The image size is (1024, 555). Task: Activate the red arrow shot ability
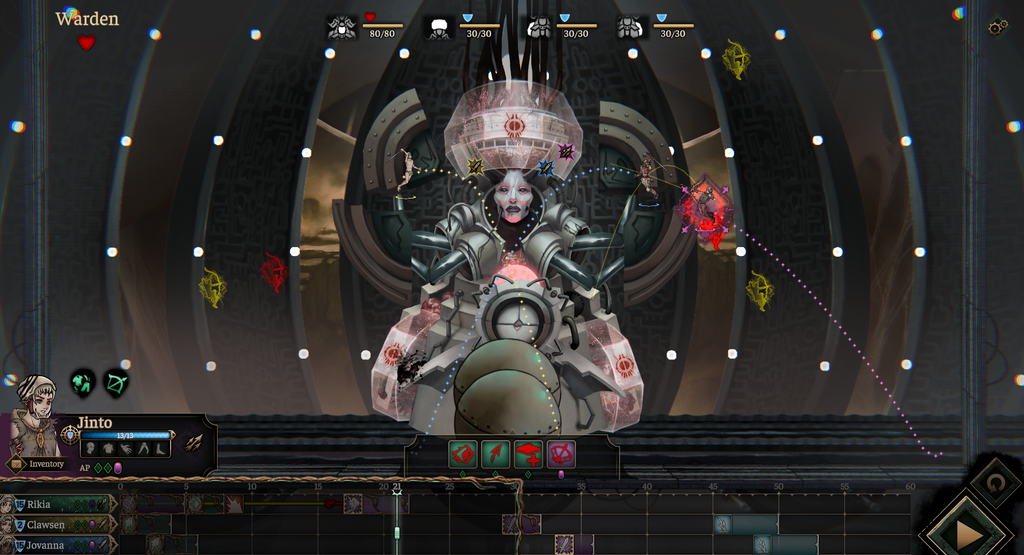pyautogui.click(x=495, y=455)
